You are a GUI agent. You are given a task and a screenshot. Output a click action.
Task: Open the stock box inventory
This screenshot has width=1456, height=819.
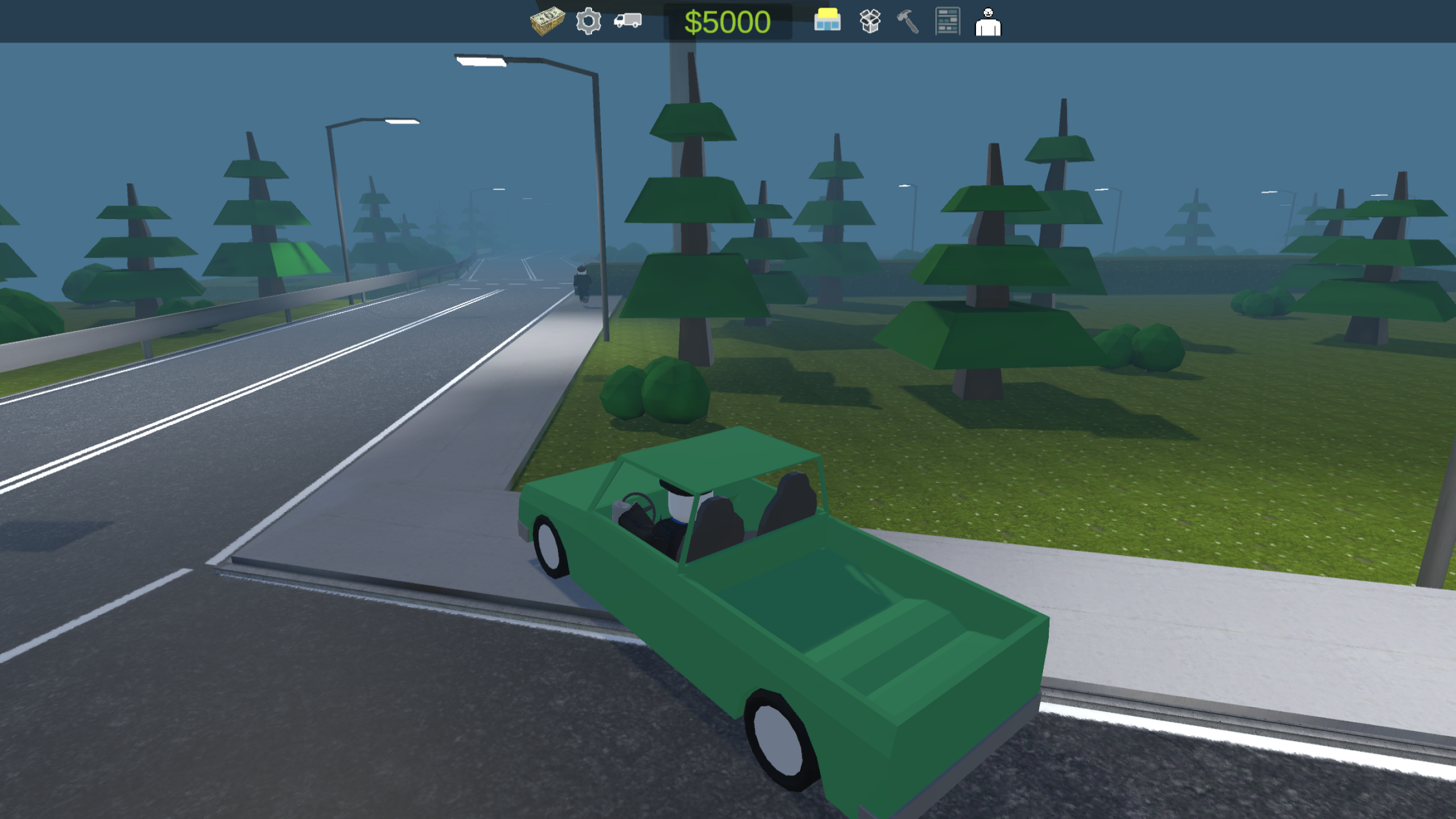[871, 23]
